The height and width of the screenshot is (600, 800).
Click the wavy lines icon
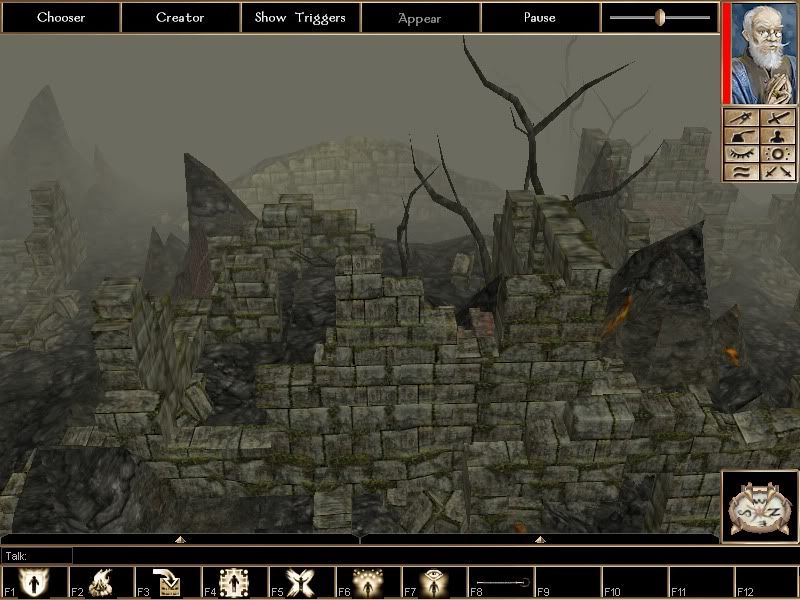[x=742, y=172]
